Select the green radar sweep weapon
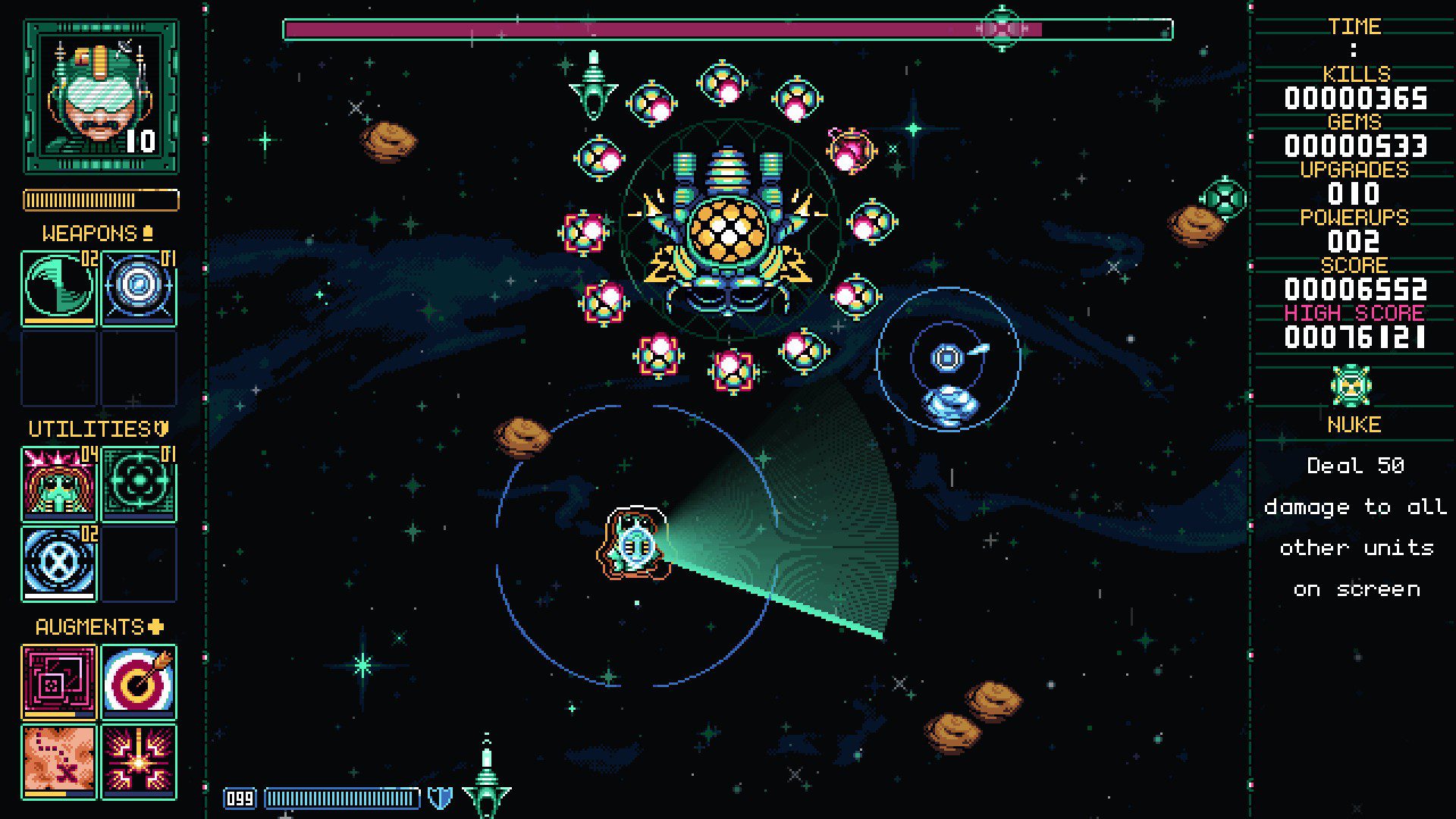 tap(59, 287)
